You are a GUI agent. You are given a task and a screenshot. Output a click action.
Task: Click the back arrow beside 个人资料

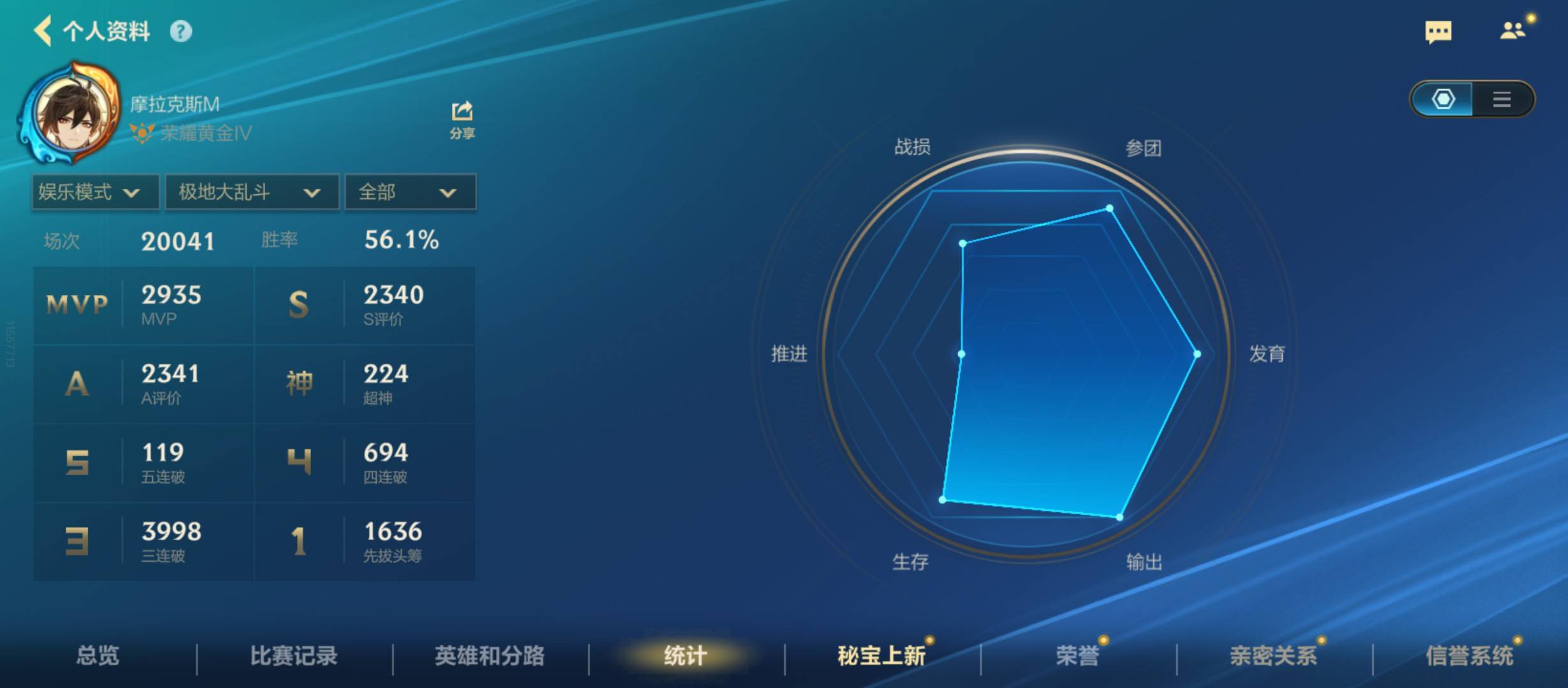pos(42,31)
